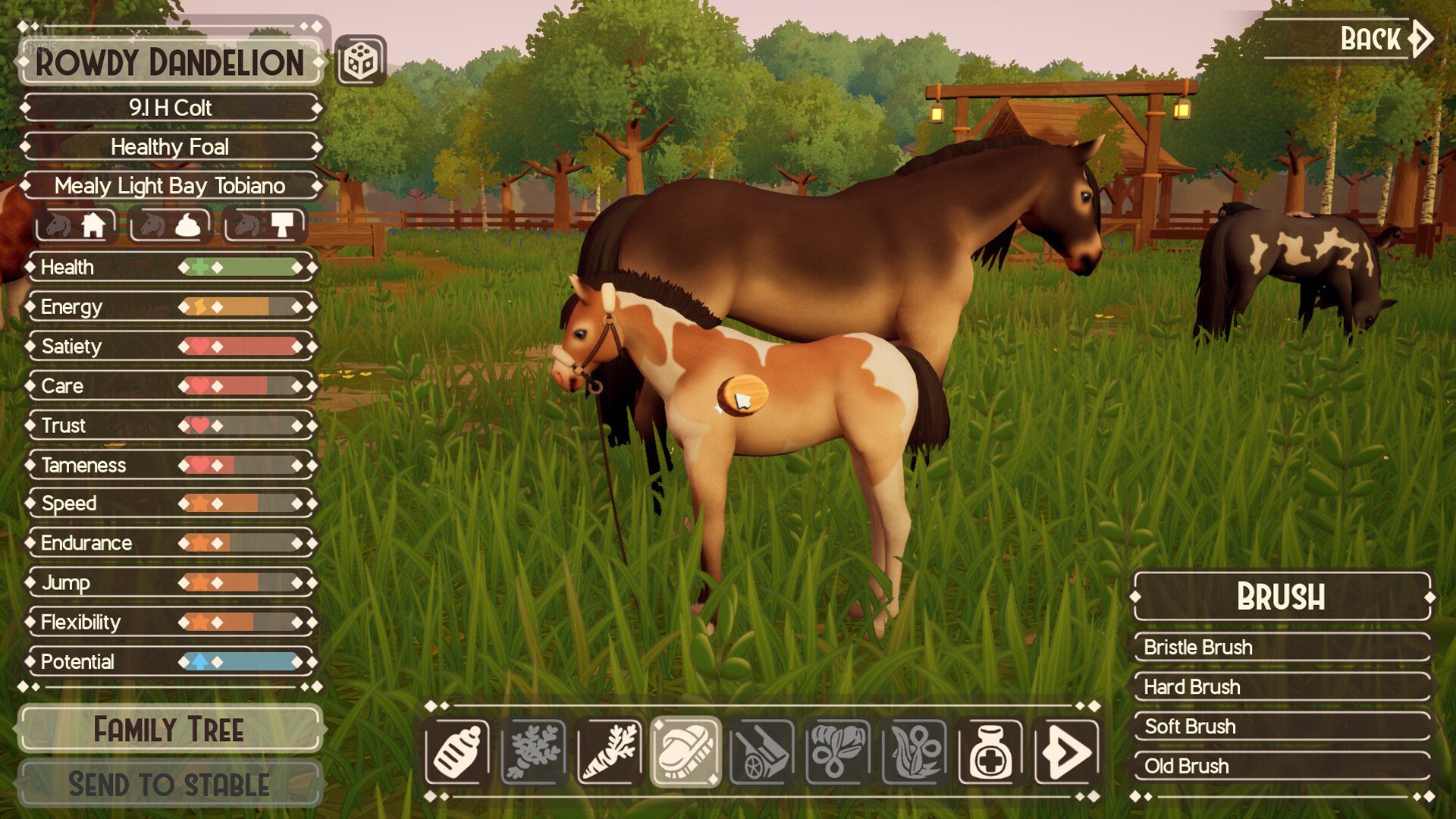This screenshot has width=1456, height=819.
Task: Choose the wheelbarrow tool
Action: [761, 752]
